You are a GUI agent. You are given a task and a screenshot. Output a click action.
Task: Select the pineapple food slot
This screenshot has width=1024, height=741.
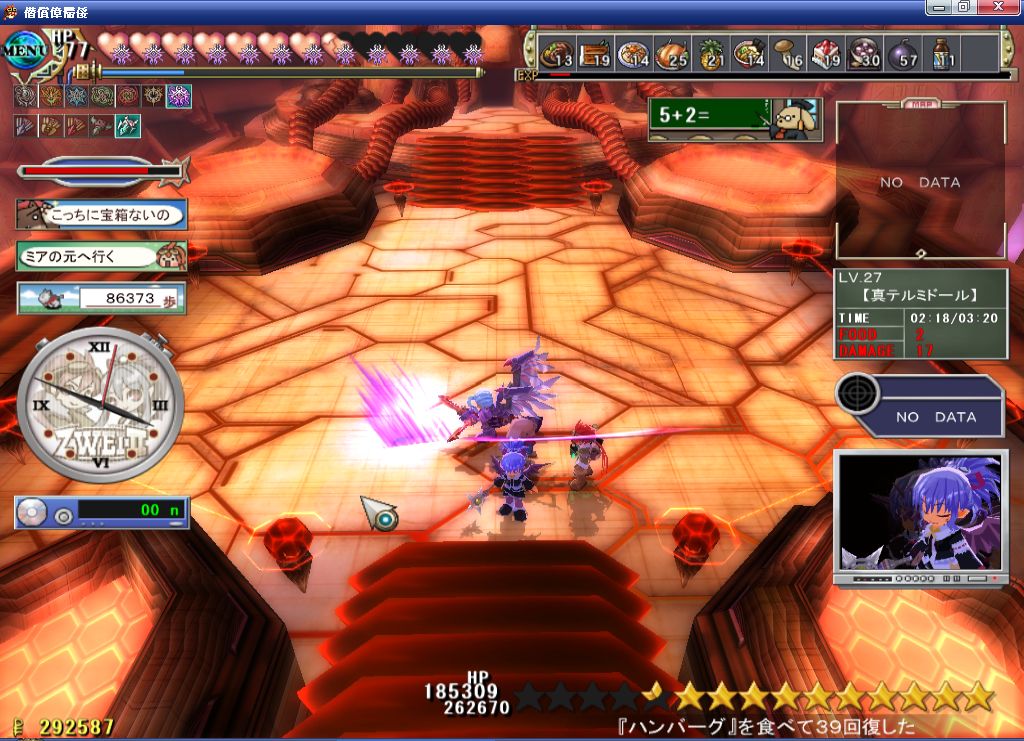711,53
